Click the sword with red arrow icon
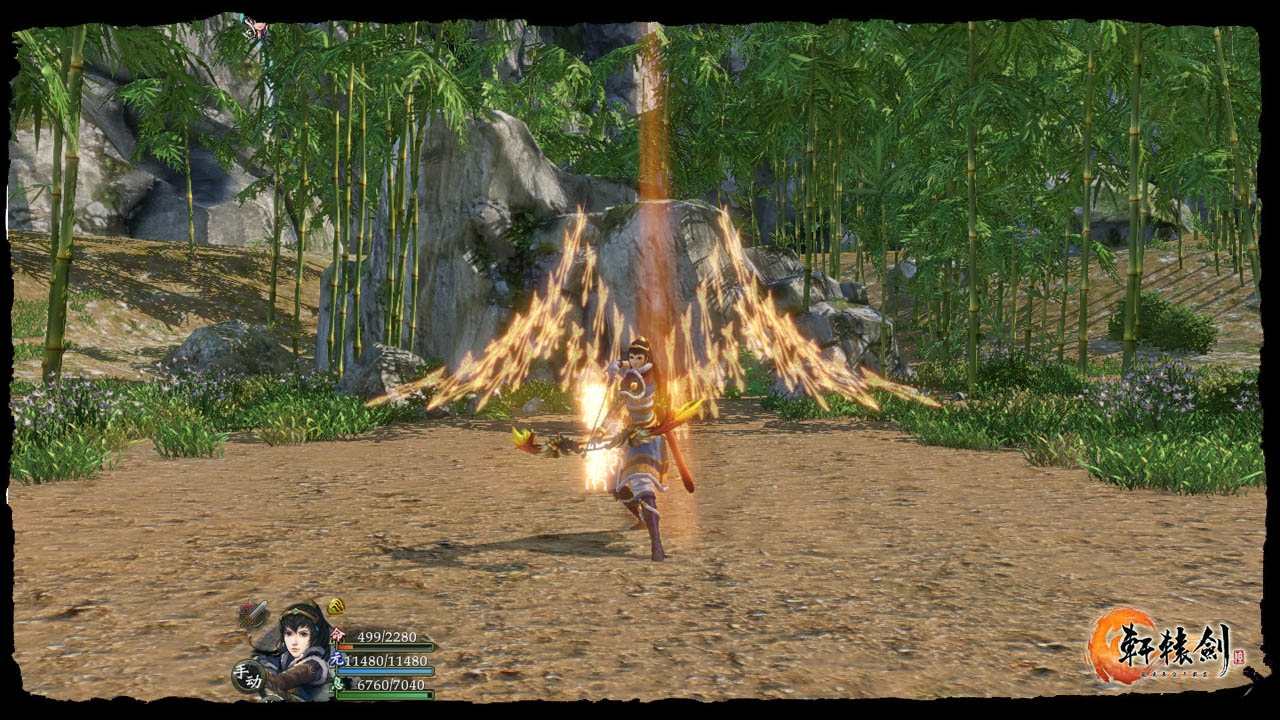Viewport: 1280px width, 720px height. (254, 613)
